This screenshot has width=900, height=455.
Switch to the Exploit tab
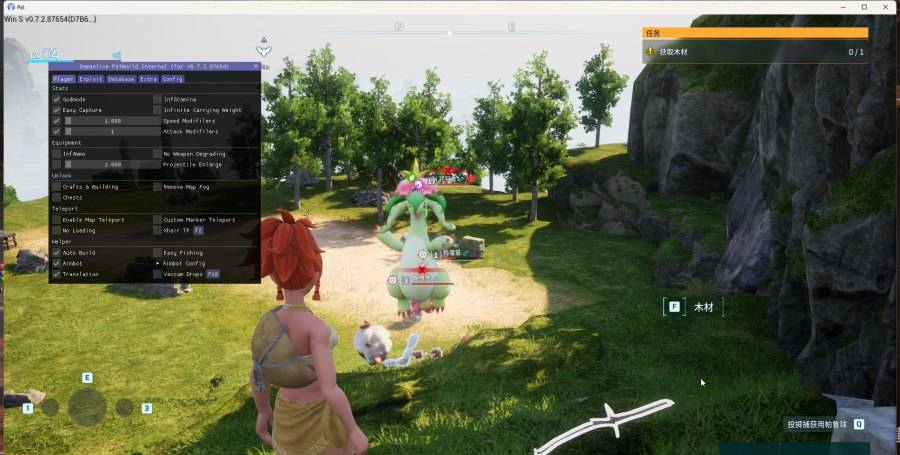point(91,78)
